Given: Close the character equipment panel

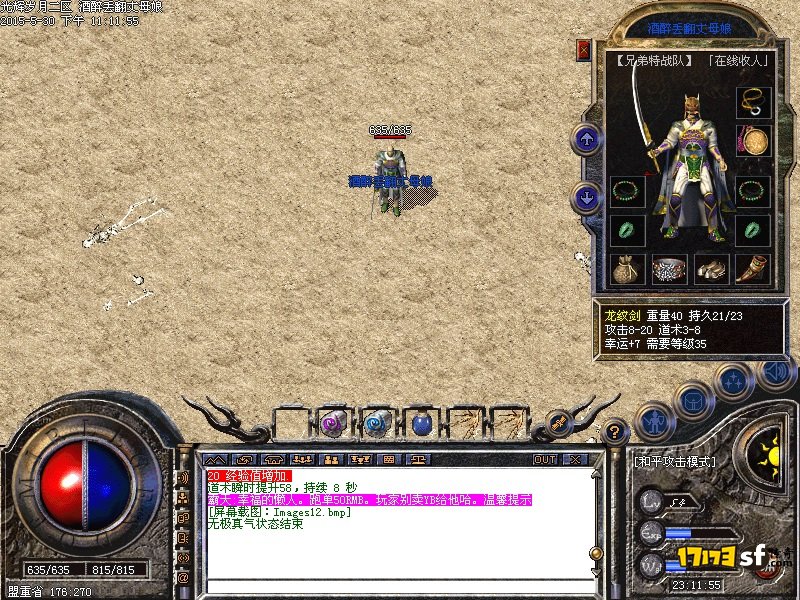Looking at the screenshot, I should tap(584, 49).
